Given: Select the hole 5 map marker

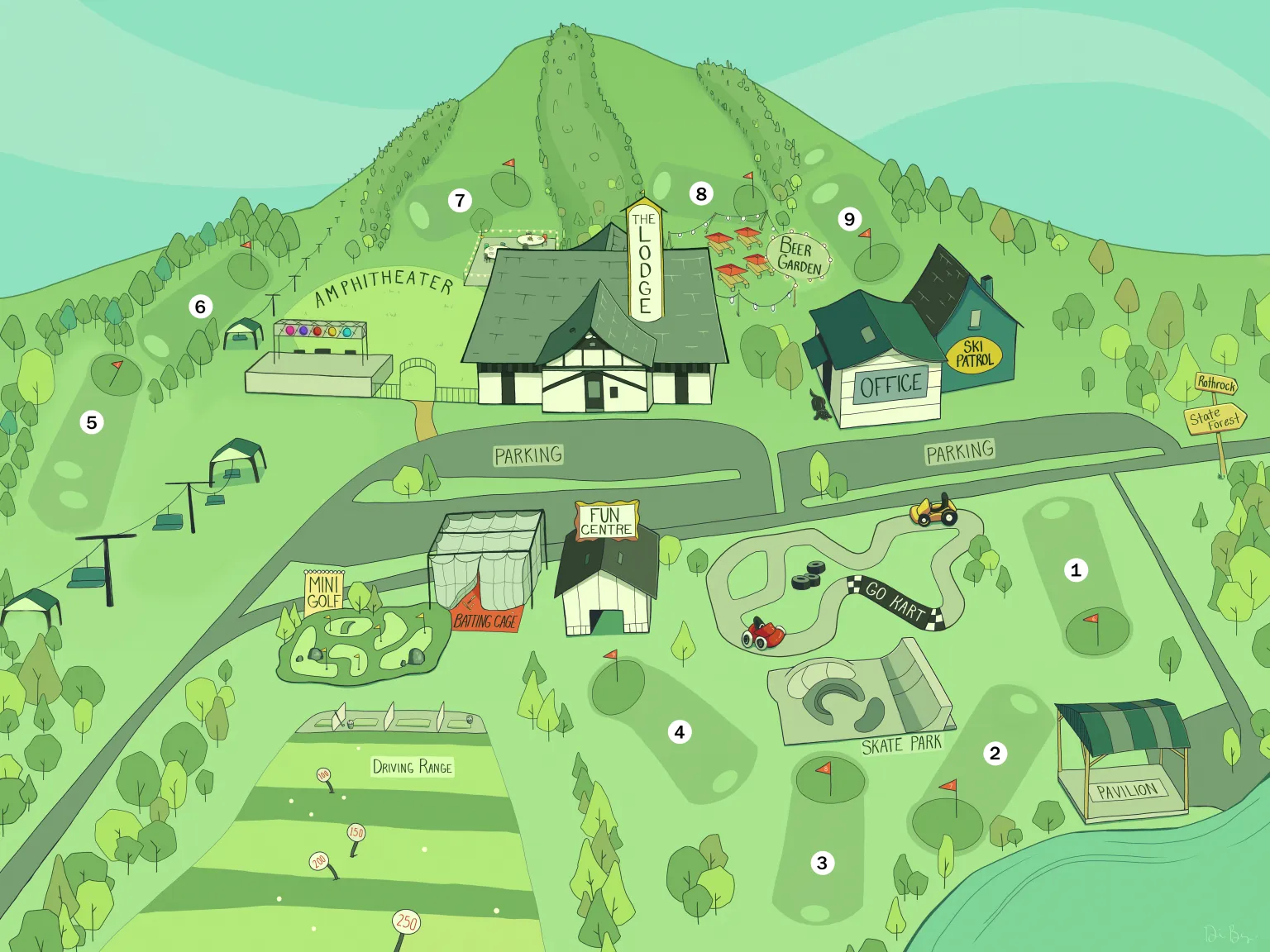Looking at the screenshot, I should coord(92,422).
